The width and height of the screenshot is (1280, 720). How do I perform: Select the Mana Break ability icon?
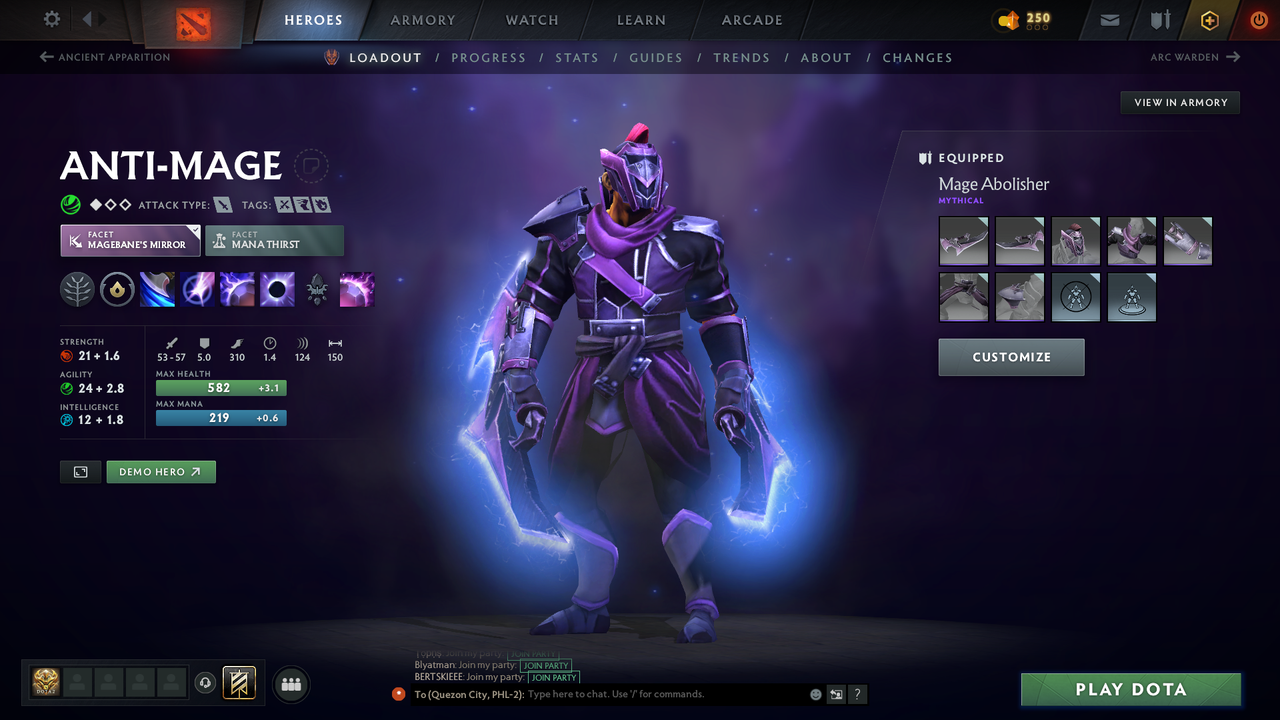[156, 289]
